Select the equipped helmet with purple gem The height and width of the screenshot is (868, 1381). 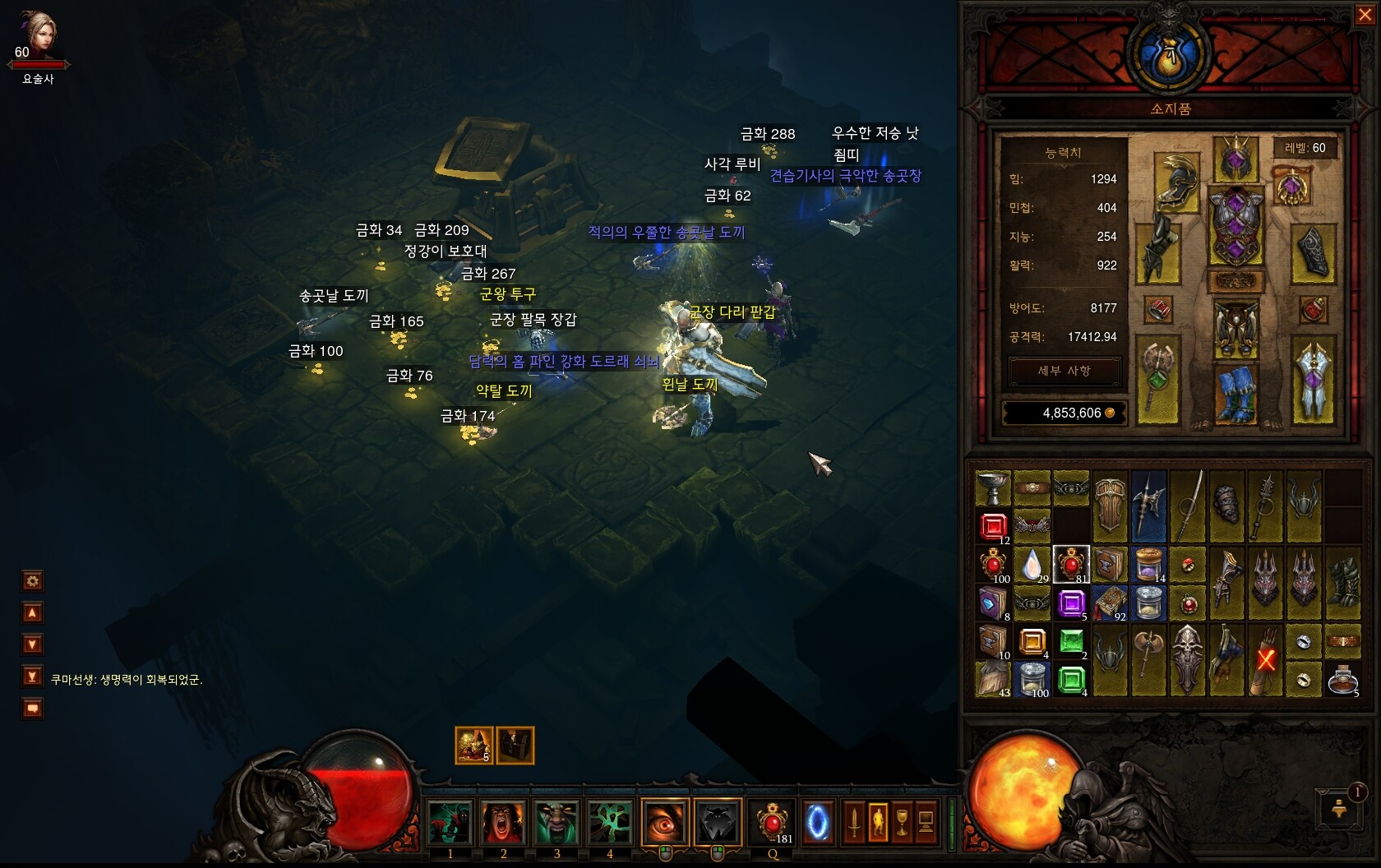1236,159
